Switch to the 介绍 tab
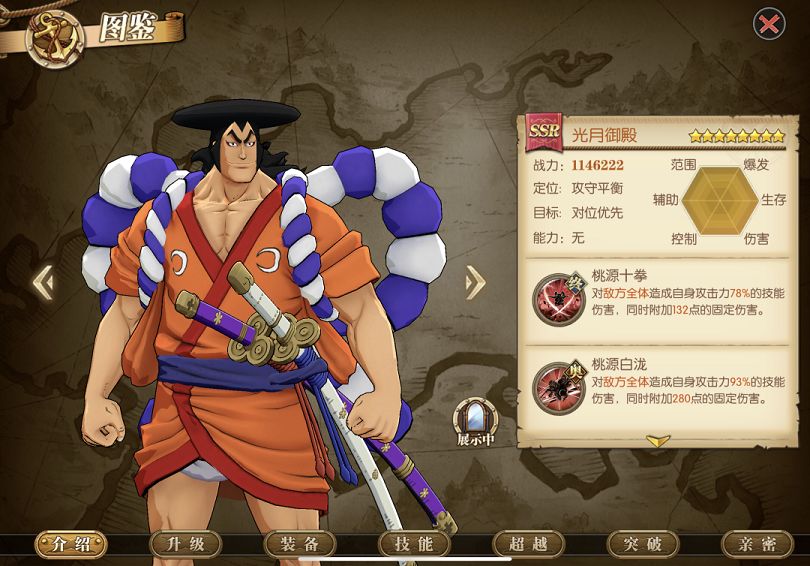Viewport: 810px width, 566px height. [71, 544]
